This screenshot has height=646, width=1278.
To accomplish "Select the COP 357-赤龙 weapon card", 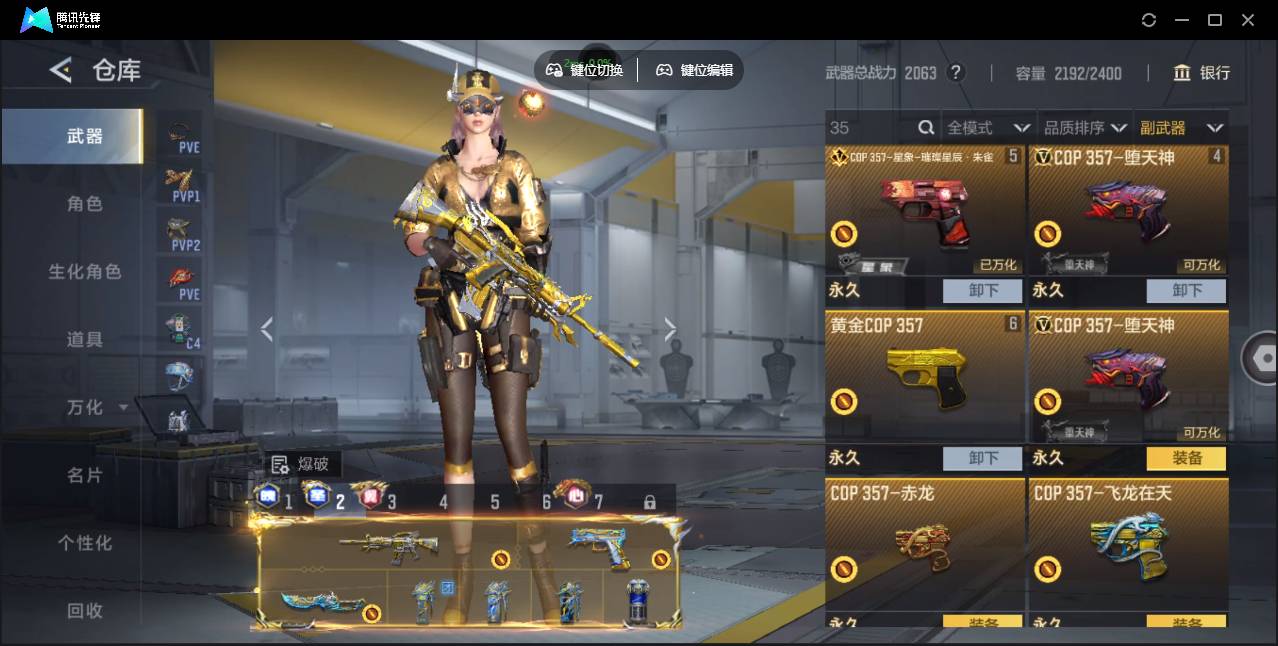I will (925, 545).
